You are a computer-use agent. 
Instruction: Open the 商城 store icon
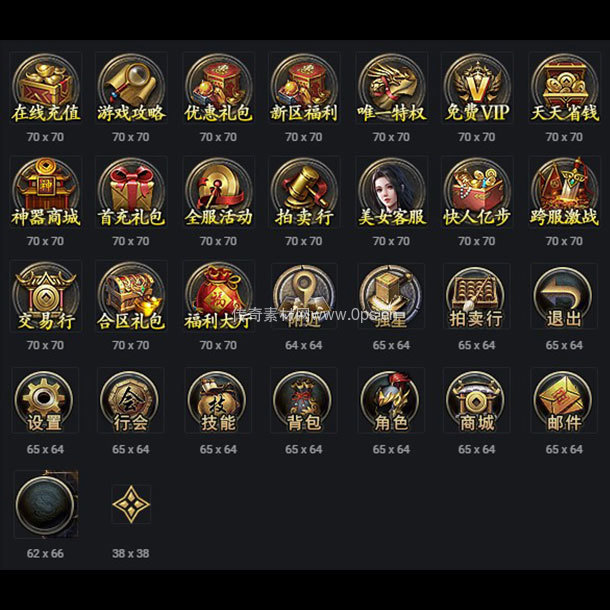click(477, 401)
